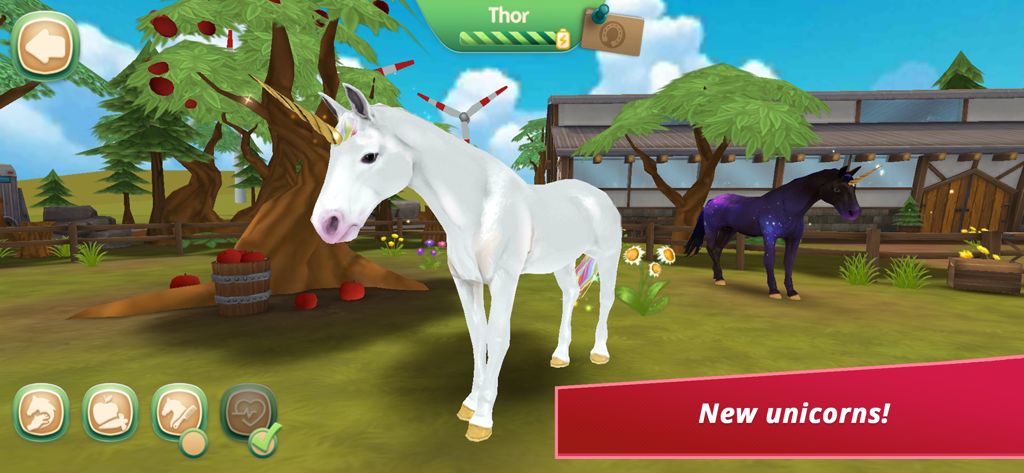Image resolution: width=1024 pixels, height=473 pixels.
Task: Go back with the arrow button
Action: point(43,45)
